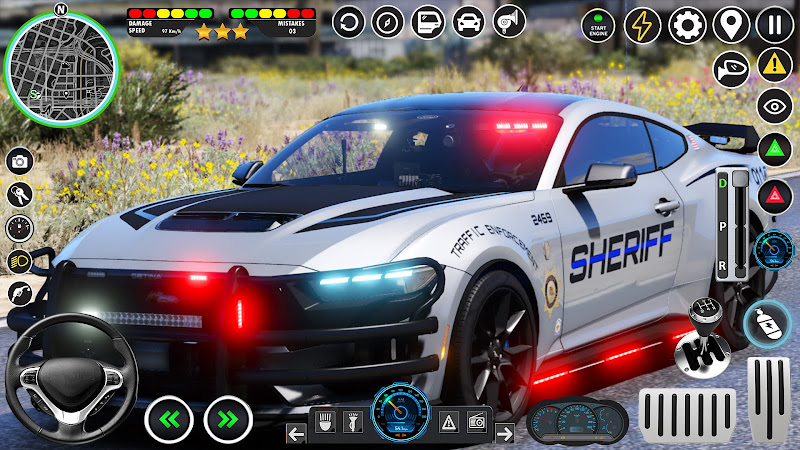Signal right with the green arrows
Viewport: 800px width, 450px height.
pos(228,419)
